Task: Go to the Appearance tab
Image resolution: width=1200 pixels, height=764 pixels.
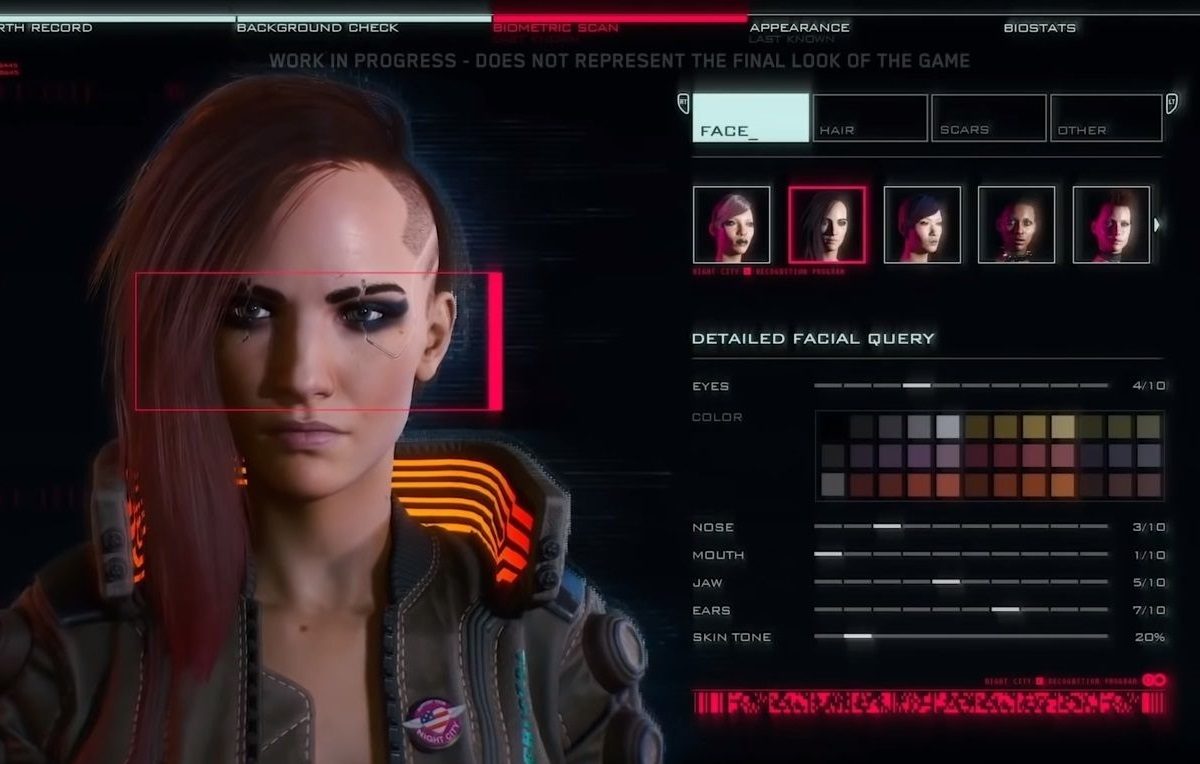Action: tap(799, 27)
